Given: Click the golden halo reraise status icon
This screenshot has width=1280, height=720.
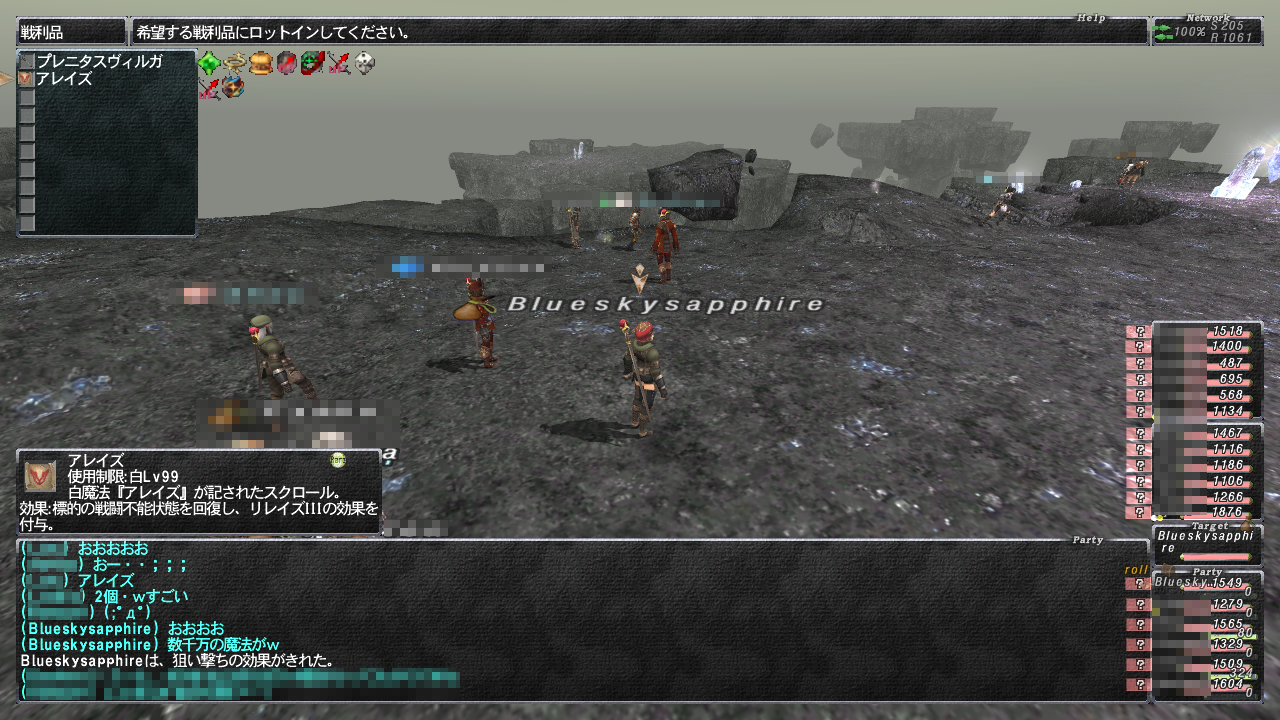Looking at the screenshot, I should pos(235,64).
